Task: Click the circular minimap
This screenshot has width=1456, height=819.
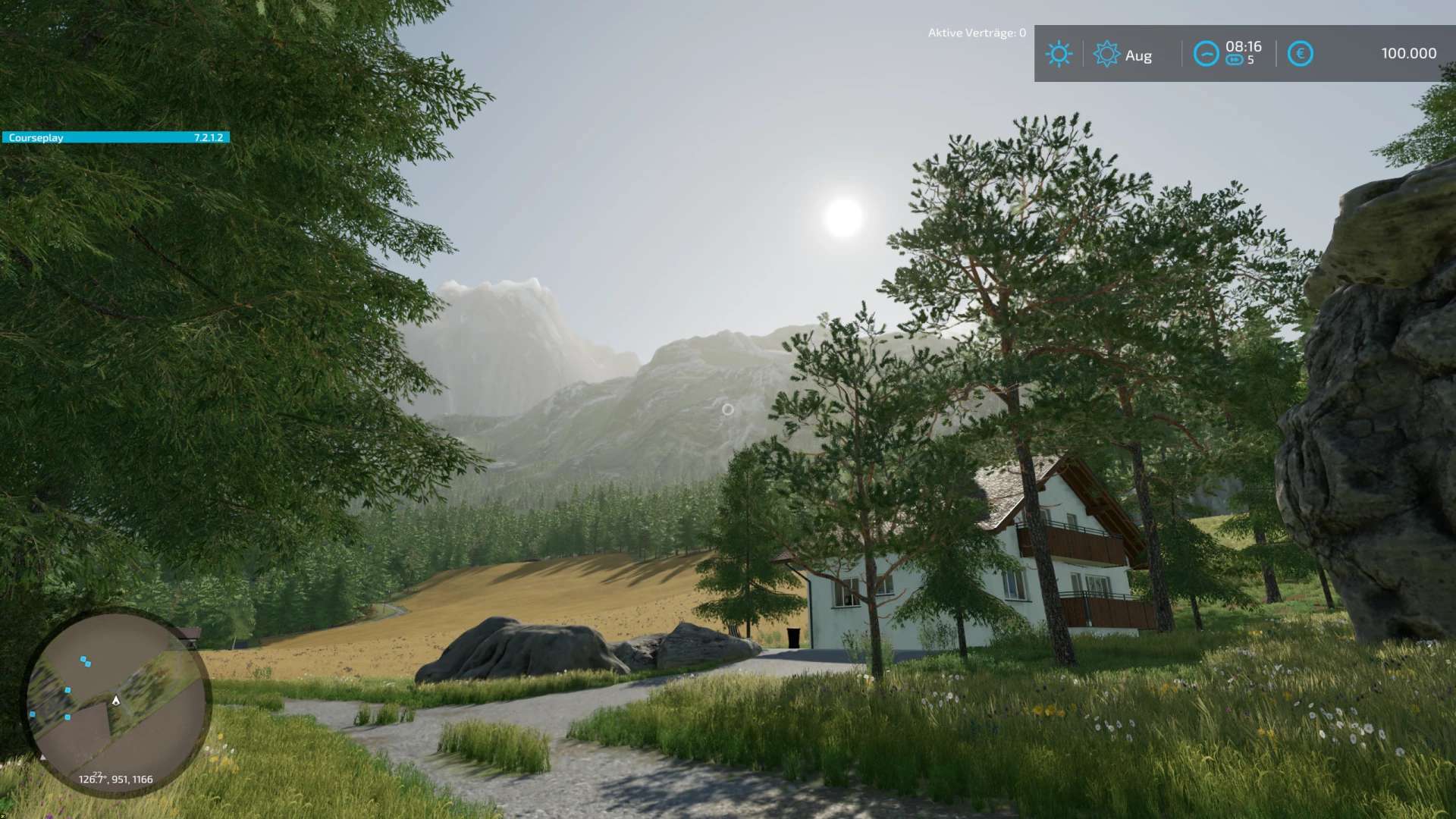Action: [x=118, y=701]
